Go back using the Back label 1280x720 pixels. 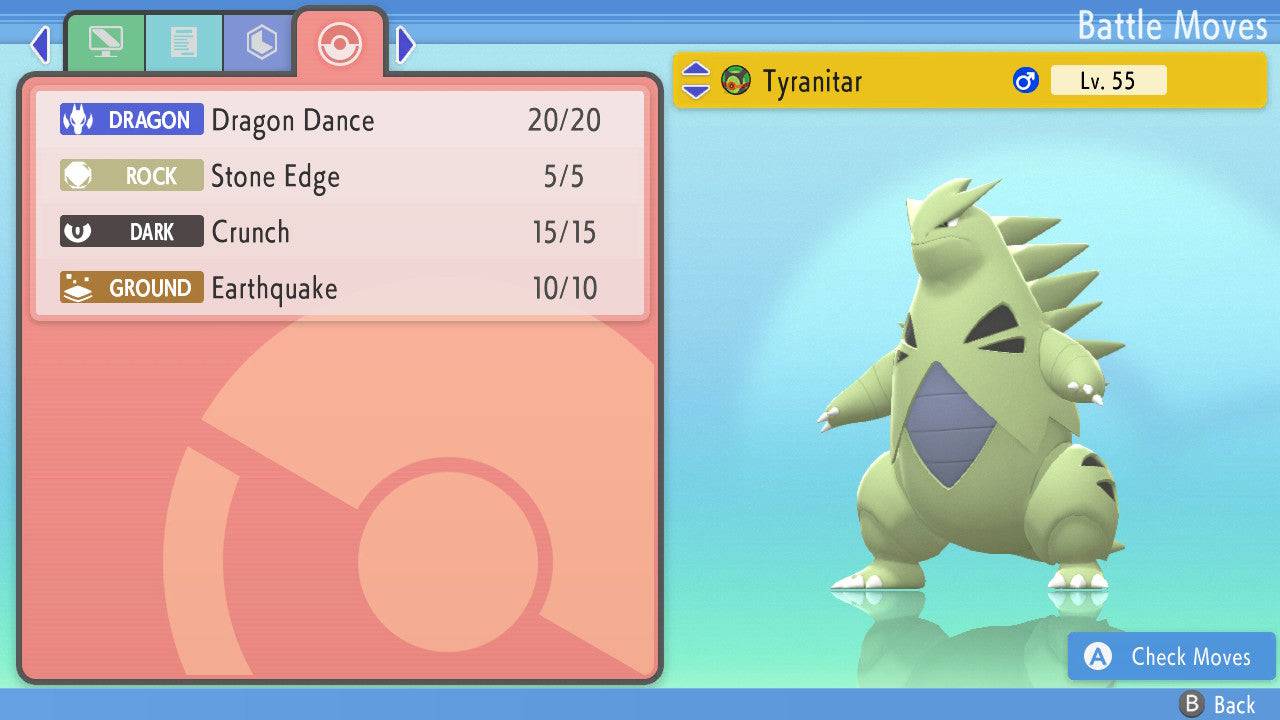tap(1220, 705)
